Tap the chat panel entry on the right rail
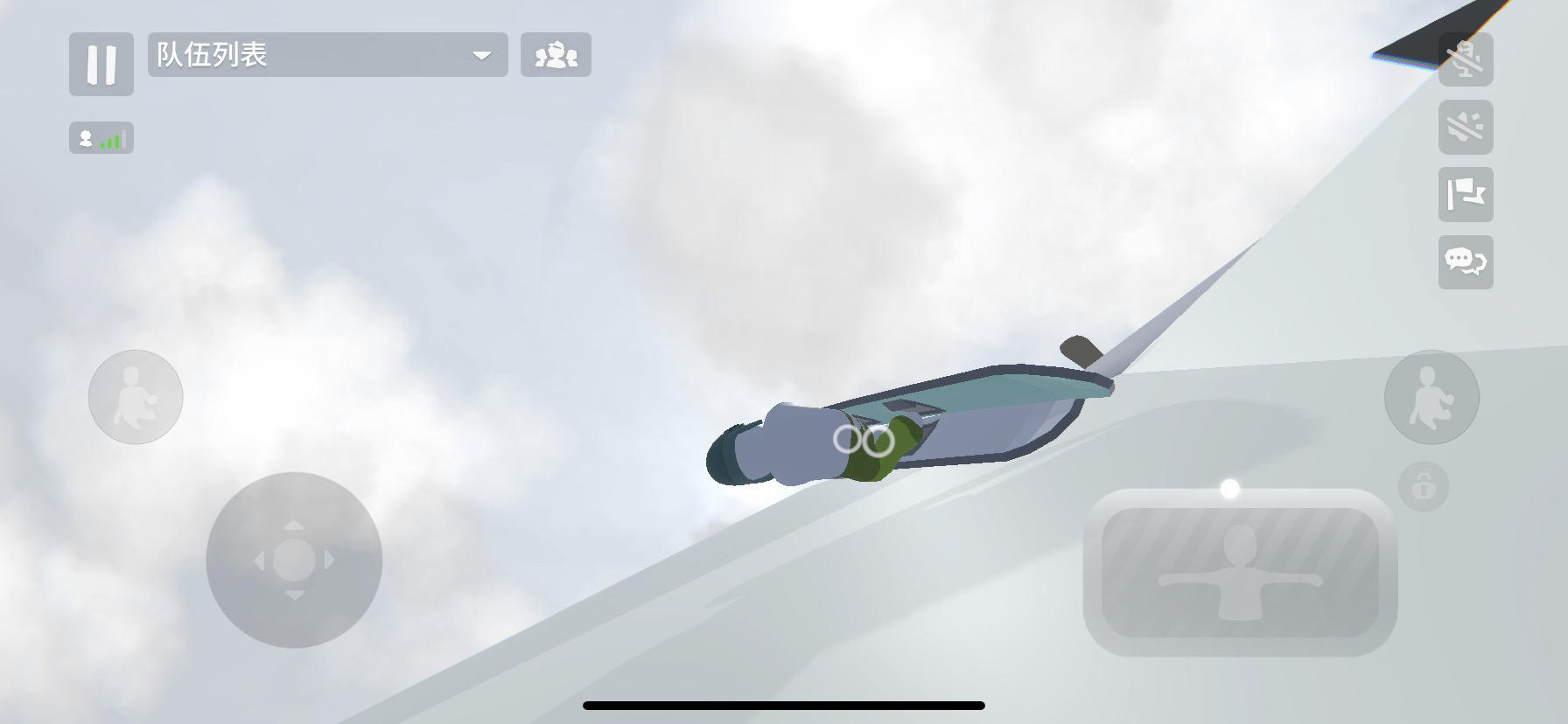The height and width of the screenshot is (724, 1568). (1466, 264)
